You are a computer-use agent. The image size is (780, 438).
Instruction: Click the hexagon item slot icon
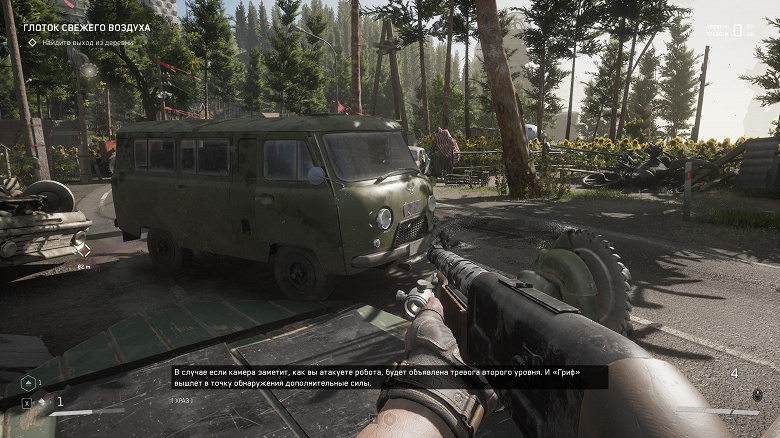(x=27, y=383)
